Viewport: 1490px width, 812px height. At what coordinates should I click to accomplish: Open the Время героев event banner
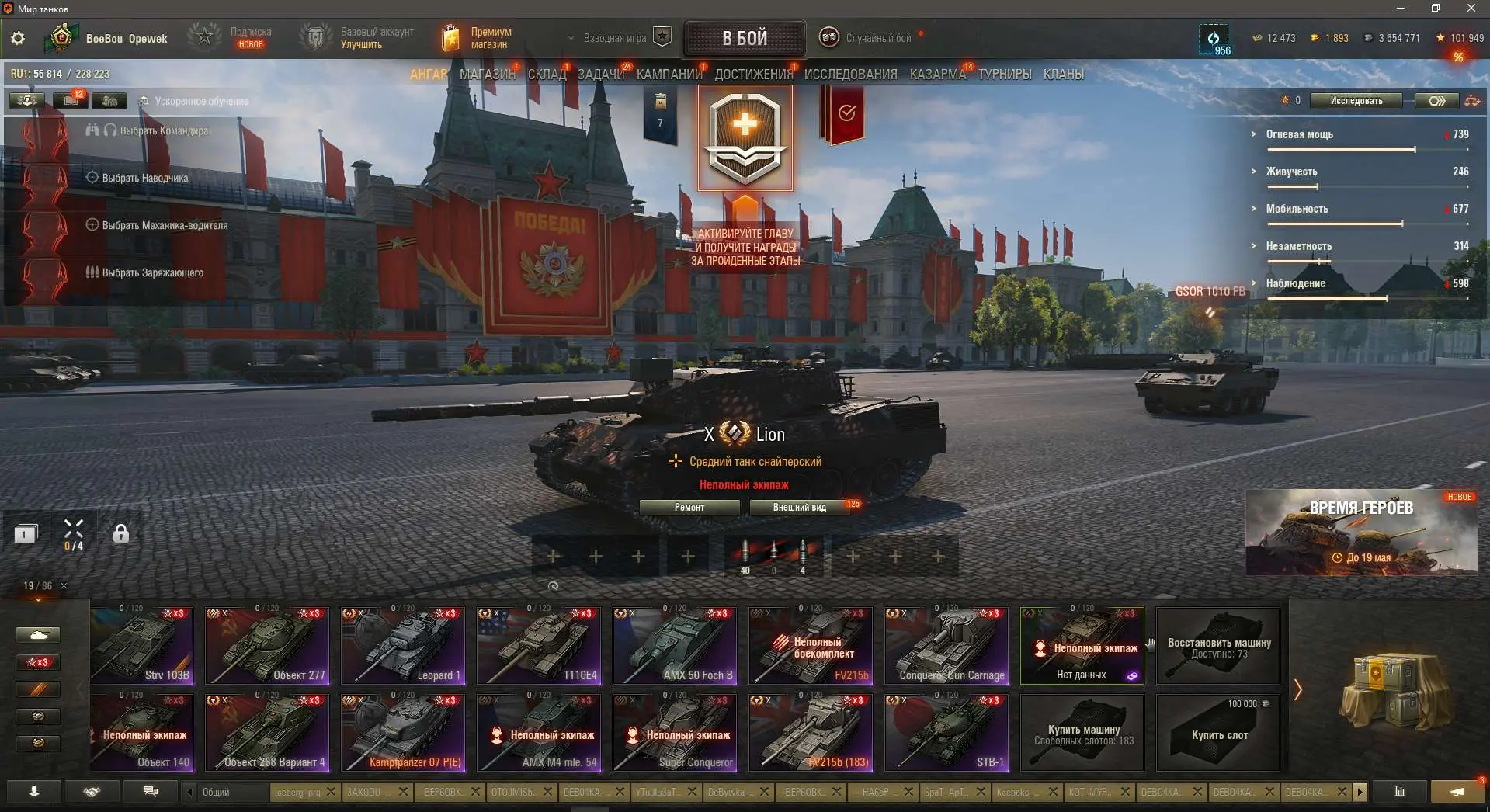[1360, 533]
